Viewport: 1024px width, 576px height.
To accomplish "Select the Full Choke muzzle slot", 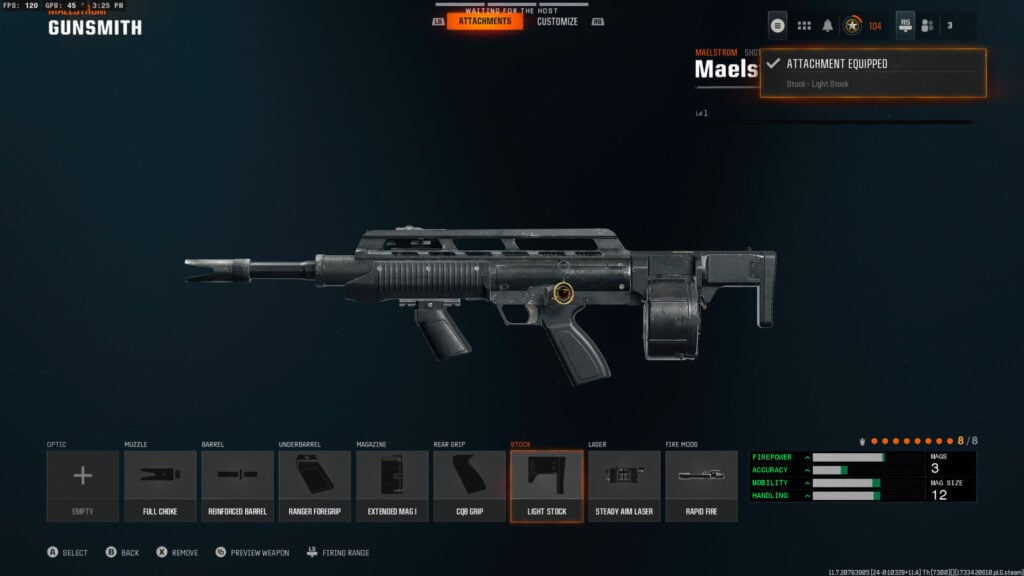I will 160,485.
